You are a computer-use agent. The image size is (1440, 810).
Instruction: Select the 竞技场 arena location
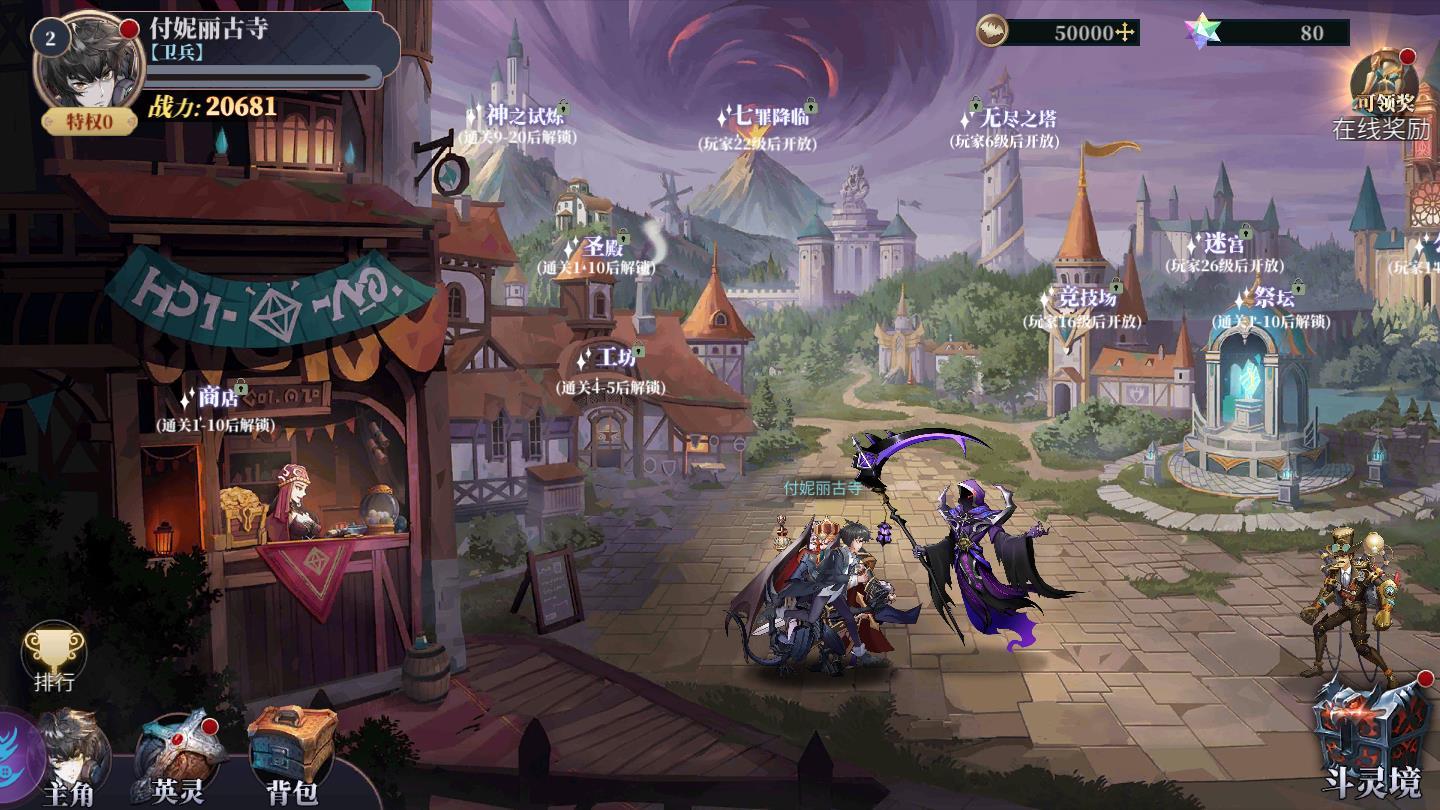click(1086, 299)
